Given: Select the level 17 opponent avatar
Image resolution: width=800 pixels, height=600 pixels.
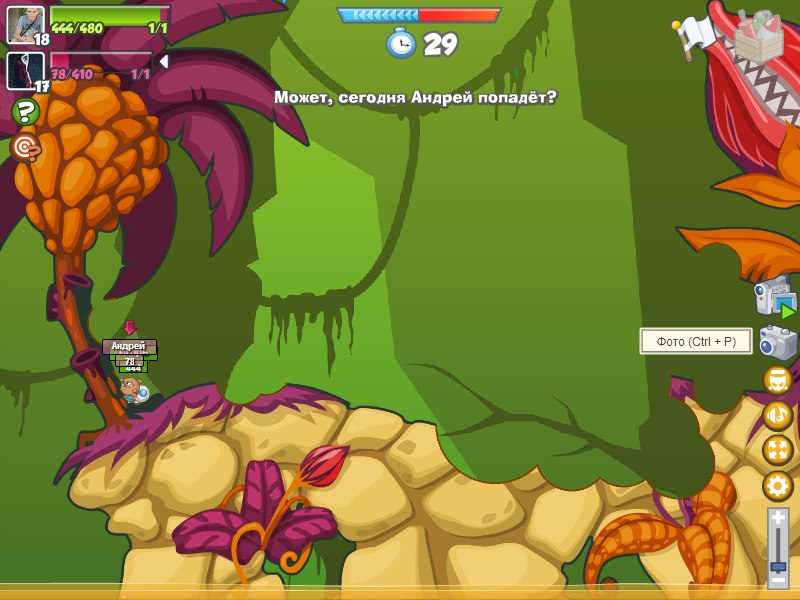Looking at the screenshot, I should [x=25, y=70].
